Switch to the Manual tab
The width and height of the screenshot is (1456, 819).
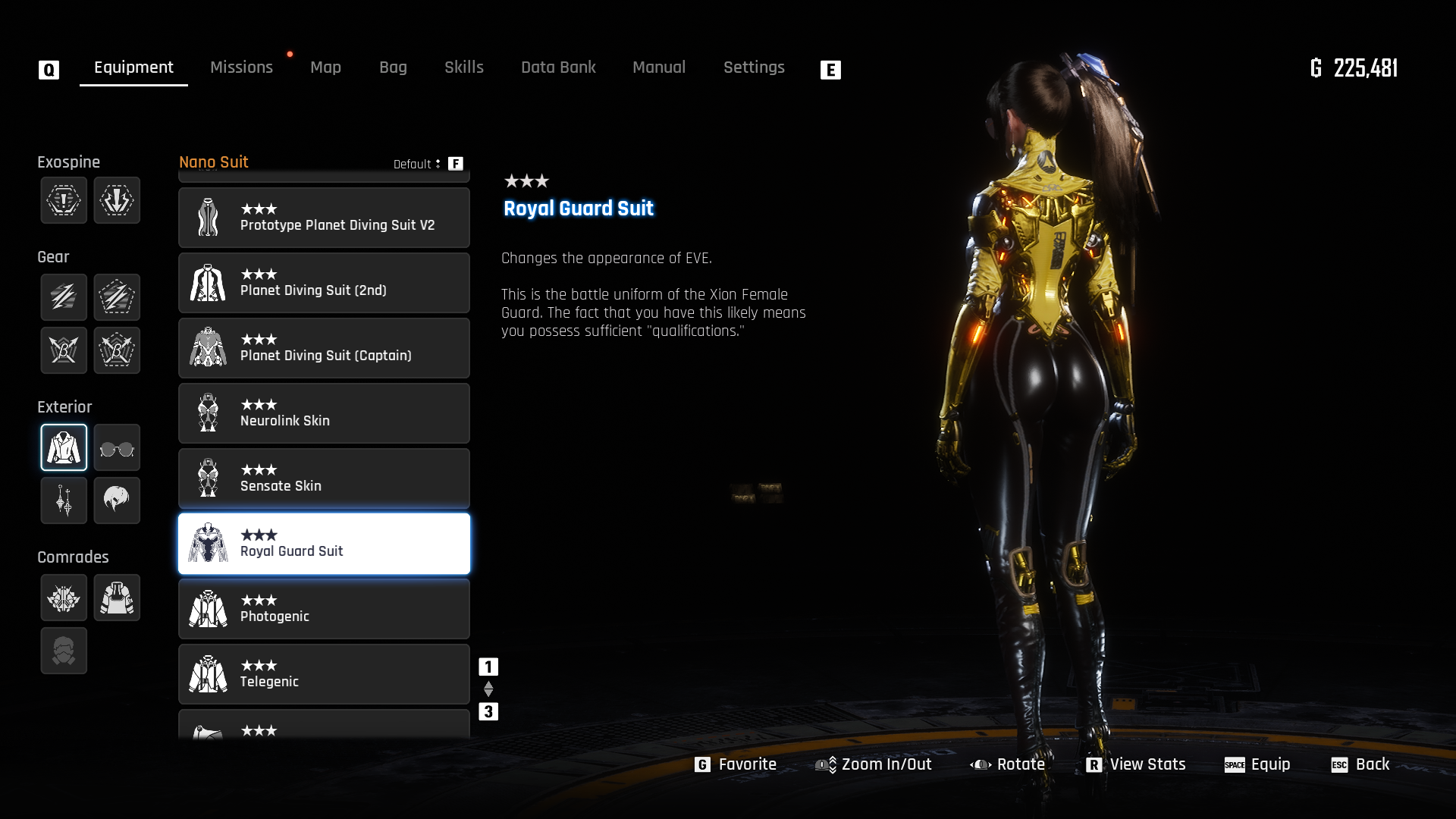(x=659, y=67)
